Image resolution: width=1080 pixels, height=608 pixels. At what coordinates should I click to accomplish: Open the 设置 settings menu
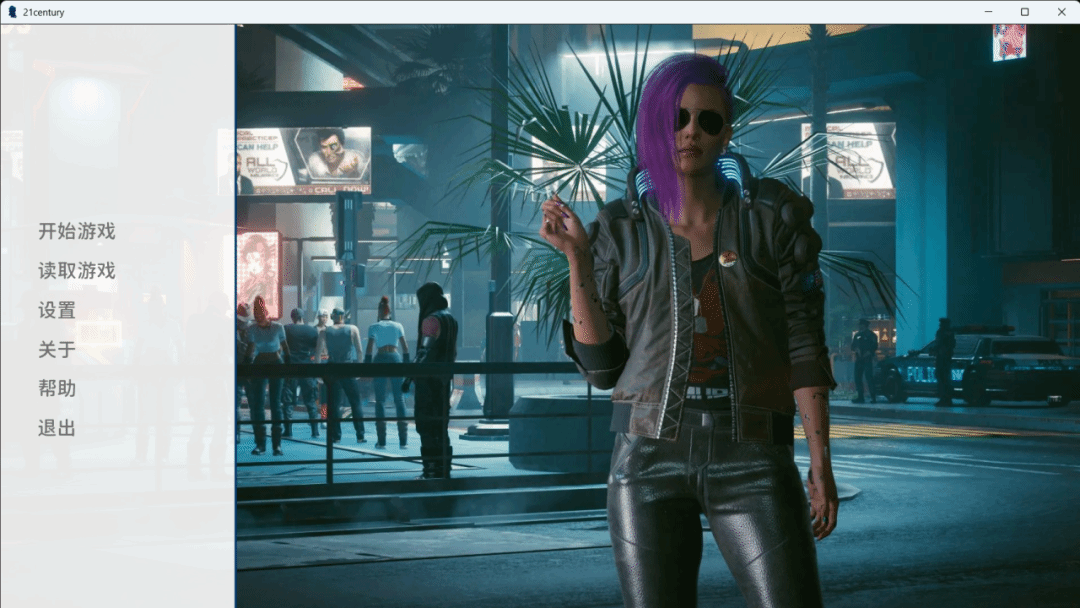pos(57,310)
